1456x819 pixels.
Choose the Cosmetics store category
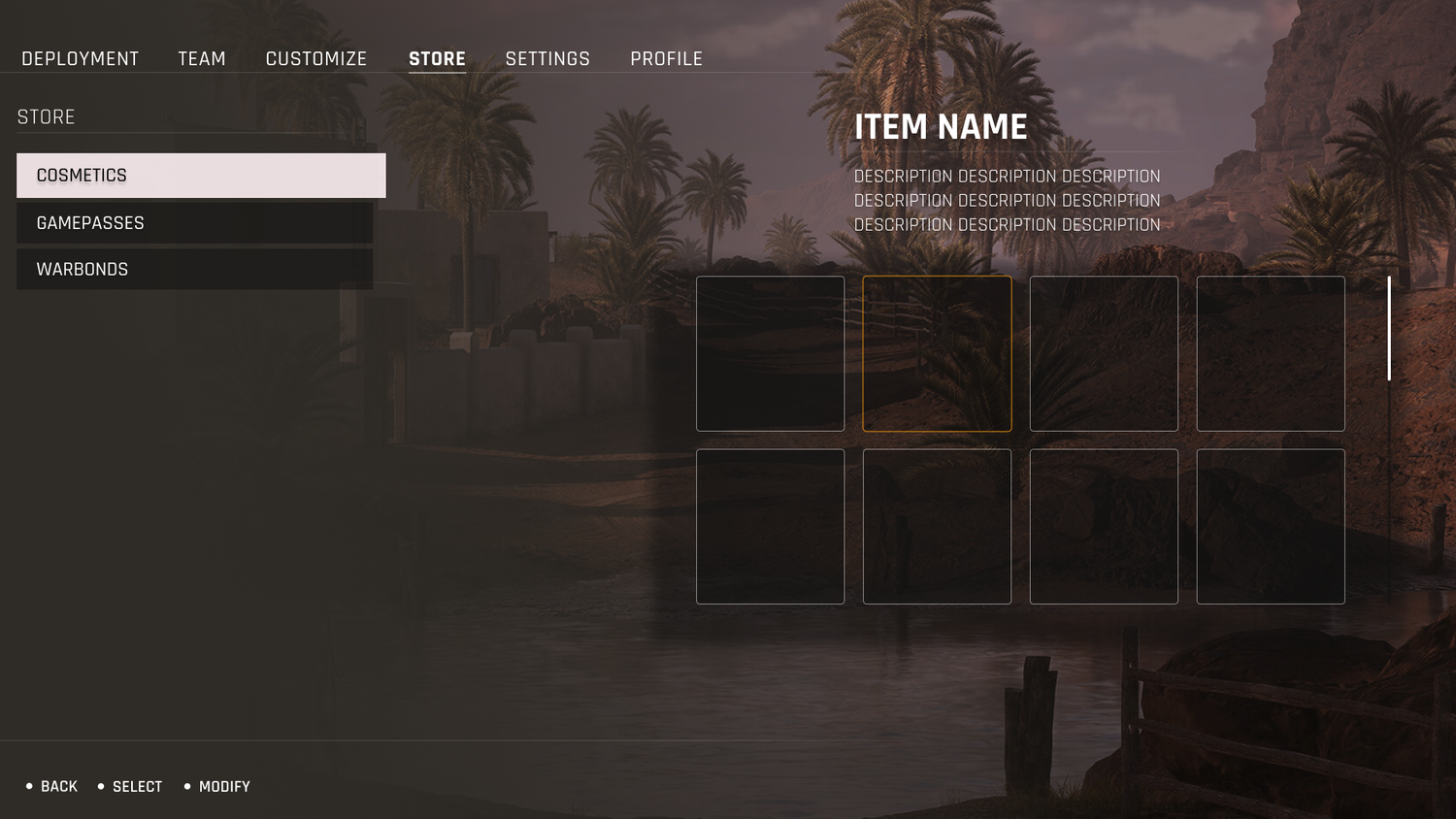pyautogui.click(x=201, y=176)
